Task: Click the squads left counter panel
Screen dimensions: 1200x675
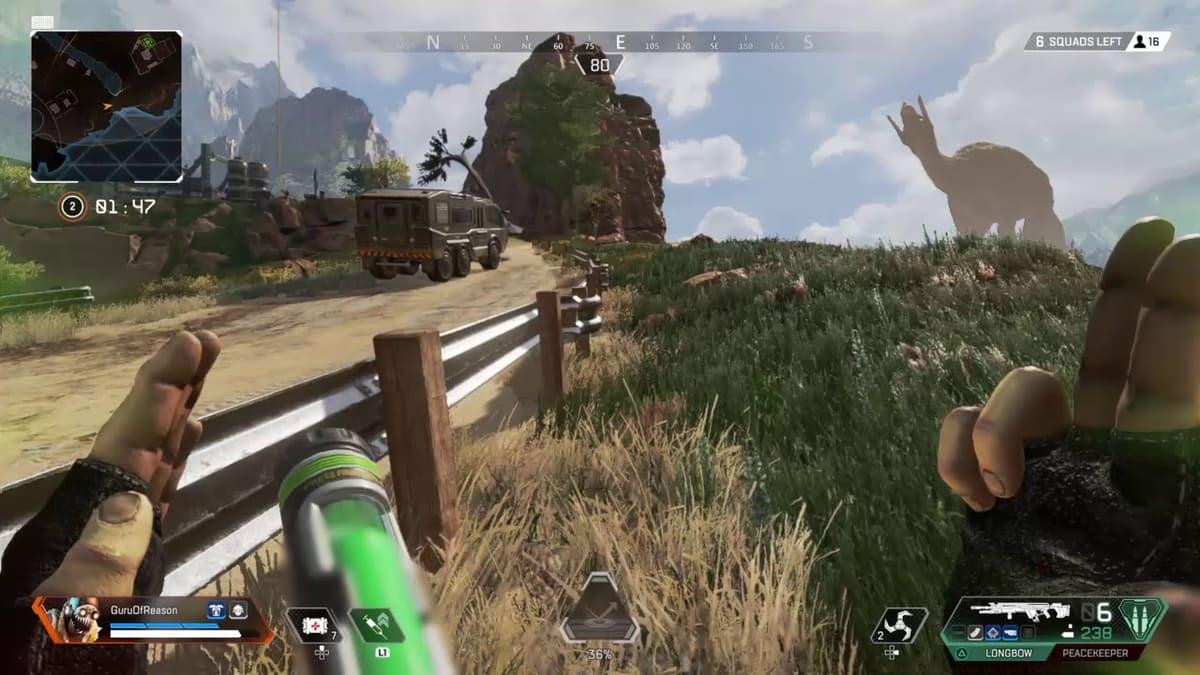Action: tap(1097, 41)
